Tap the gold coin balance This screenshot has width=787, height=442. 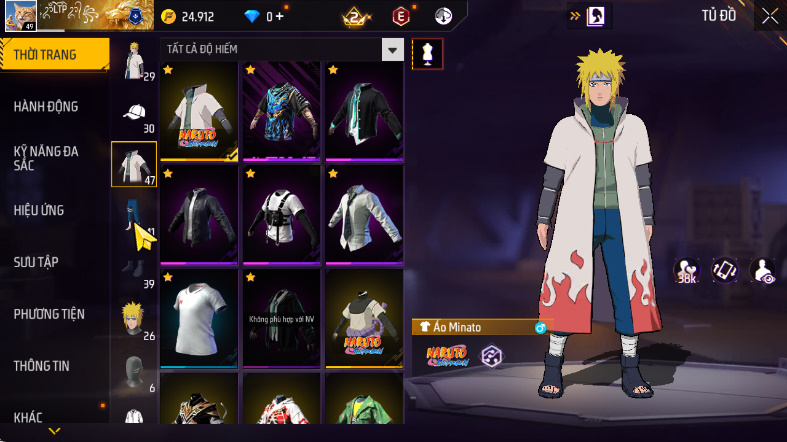pyautogui.click(x=188, y=16)
